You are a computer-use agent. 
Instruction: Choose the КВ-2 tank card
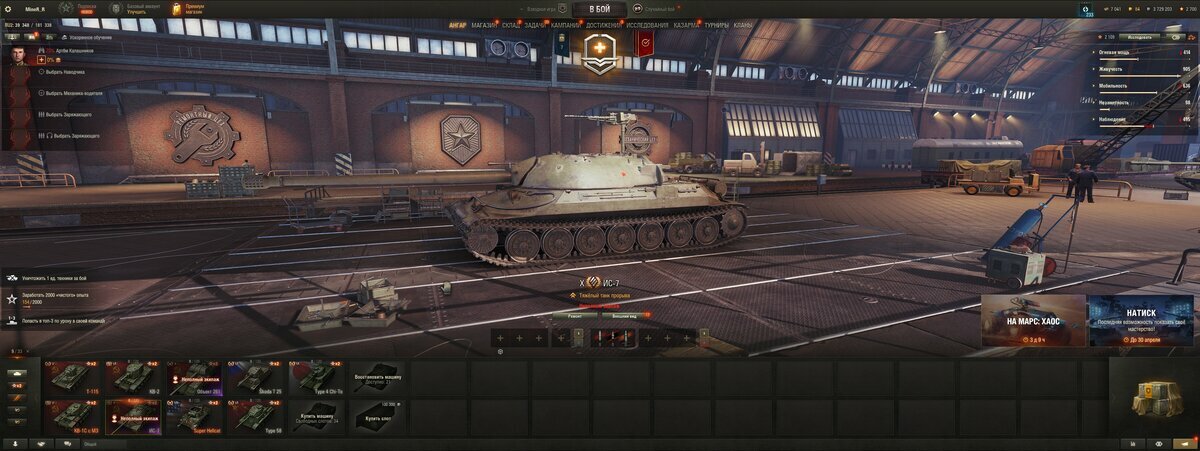coord(135,378)
